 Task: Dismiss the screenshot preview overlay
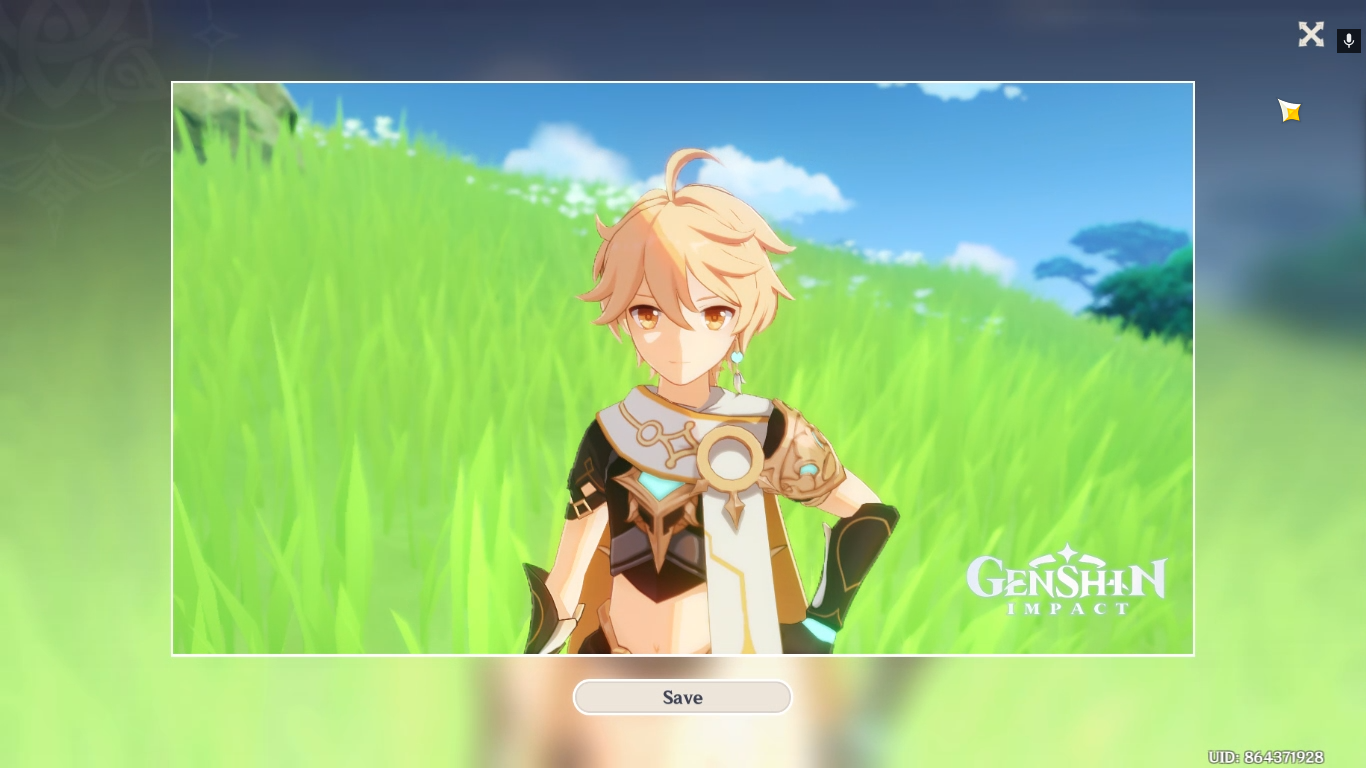[x=1311, y=34]
